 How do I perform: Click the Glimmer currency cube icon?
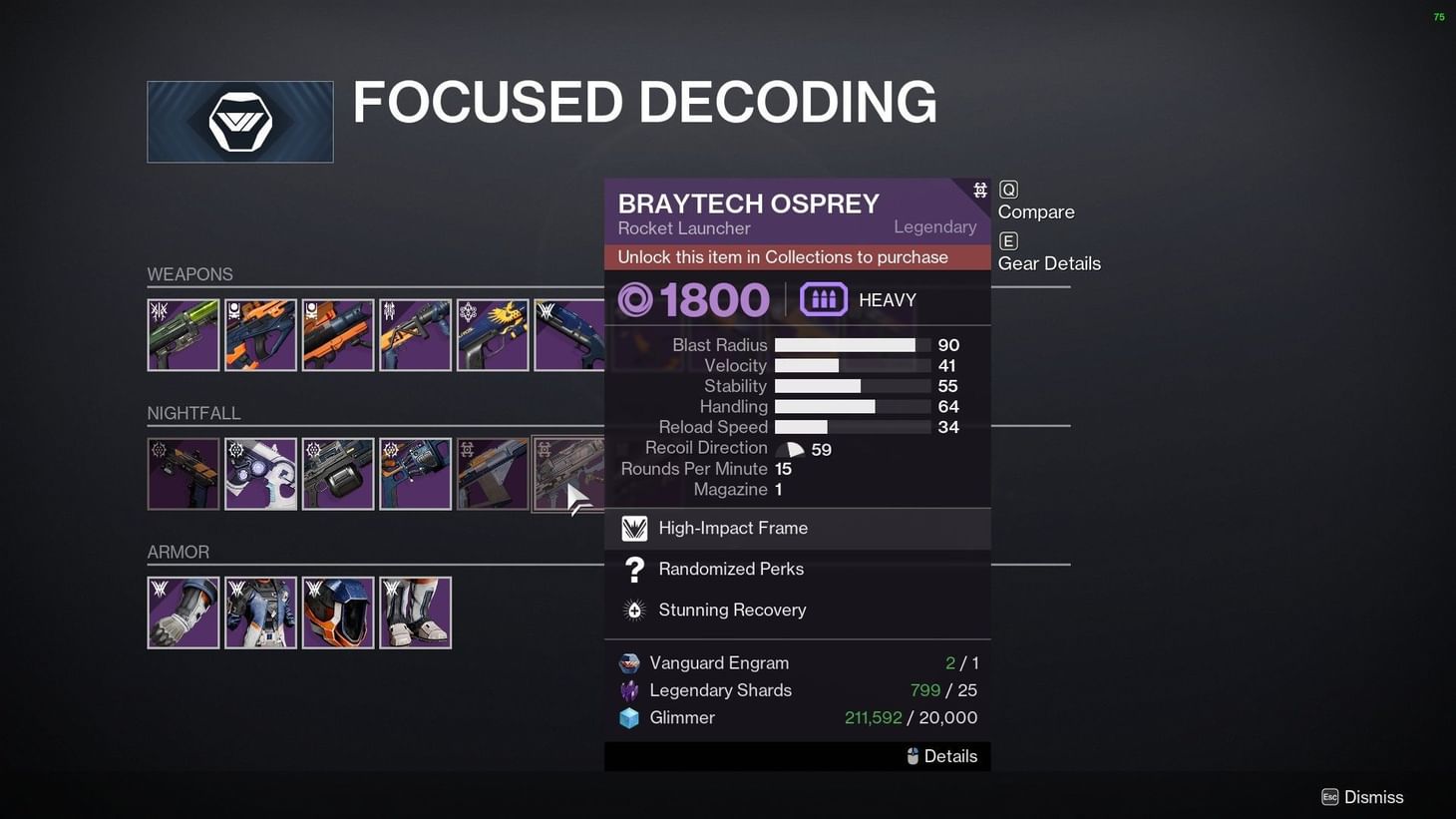pyautogui.click(x=629, y=717)
